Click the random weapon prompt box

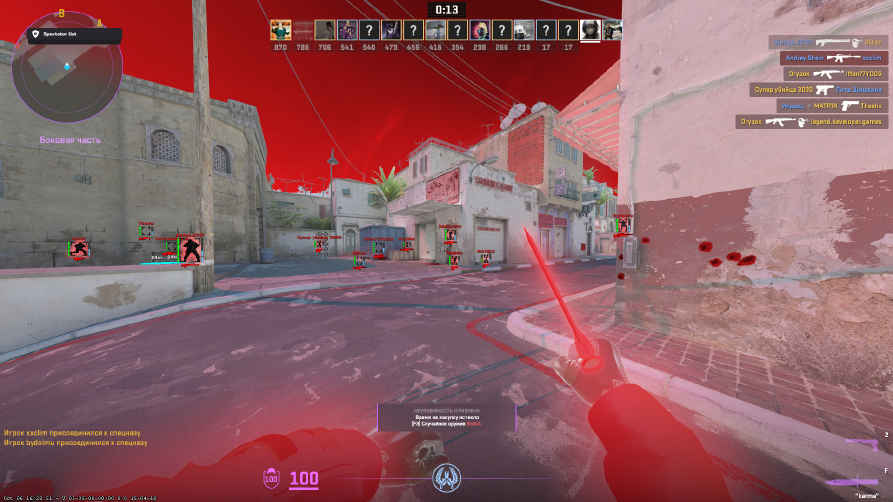tap(446, 417)
